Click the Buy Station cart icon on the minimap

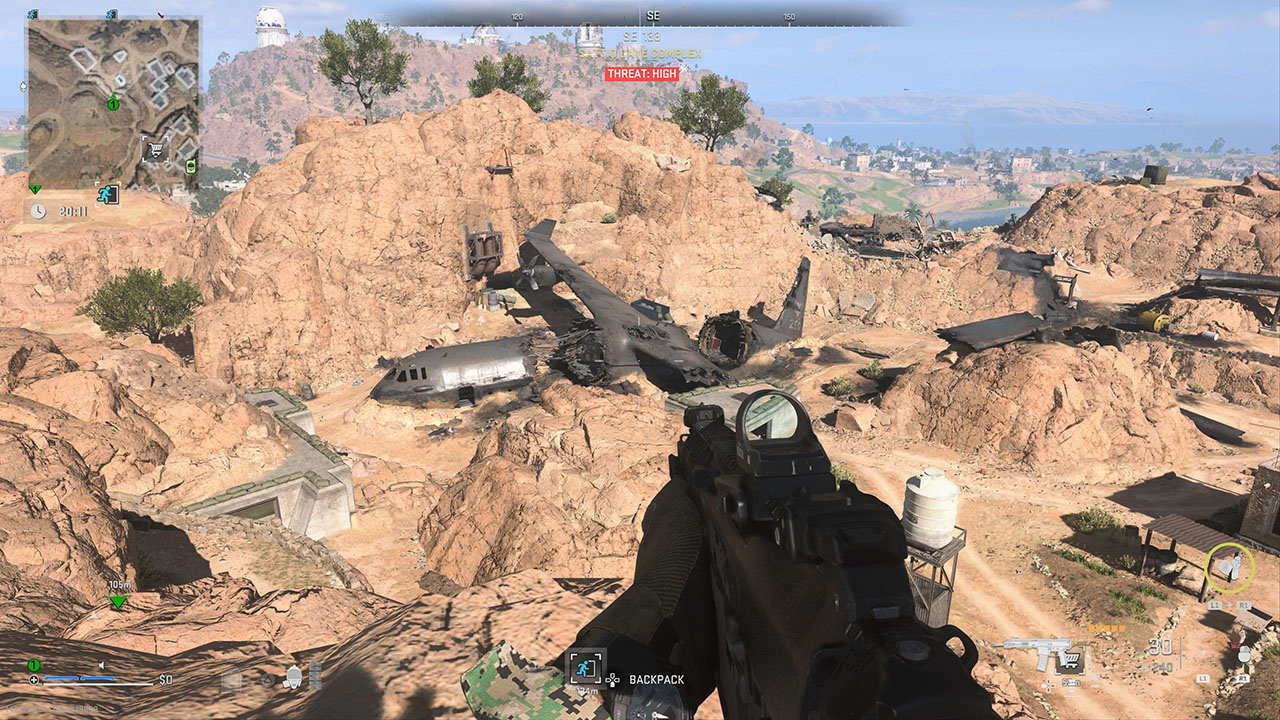click(156, 148)
